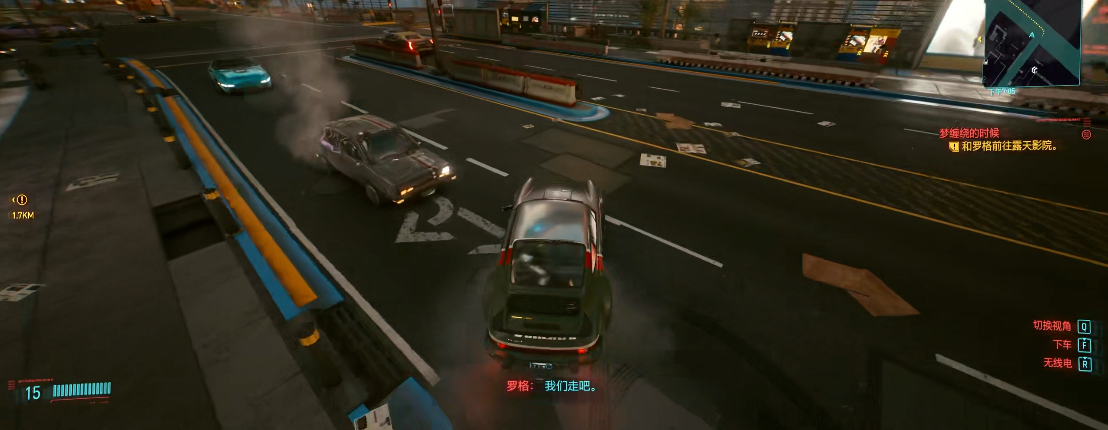1108x430 pixels.
Task: Click the yellow objective marker showing 1.7KM
Action: click(x=21, y=200)
